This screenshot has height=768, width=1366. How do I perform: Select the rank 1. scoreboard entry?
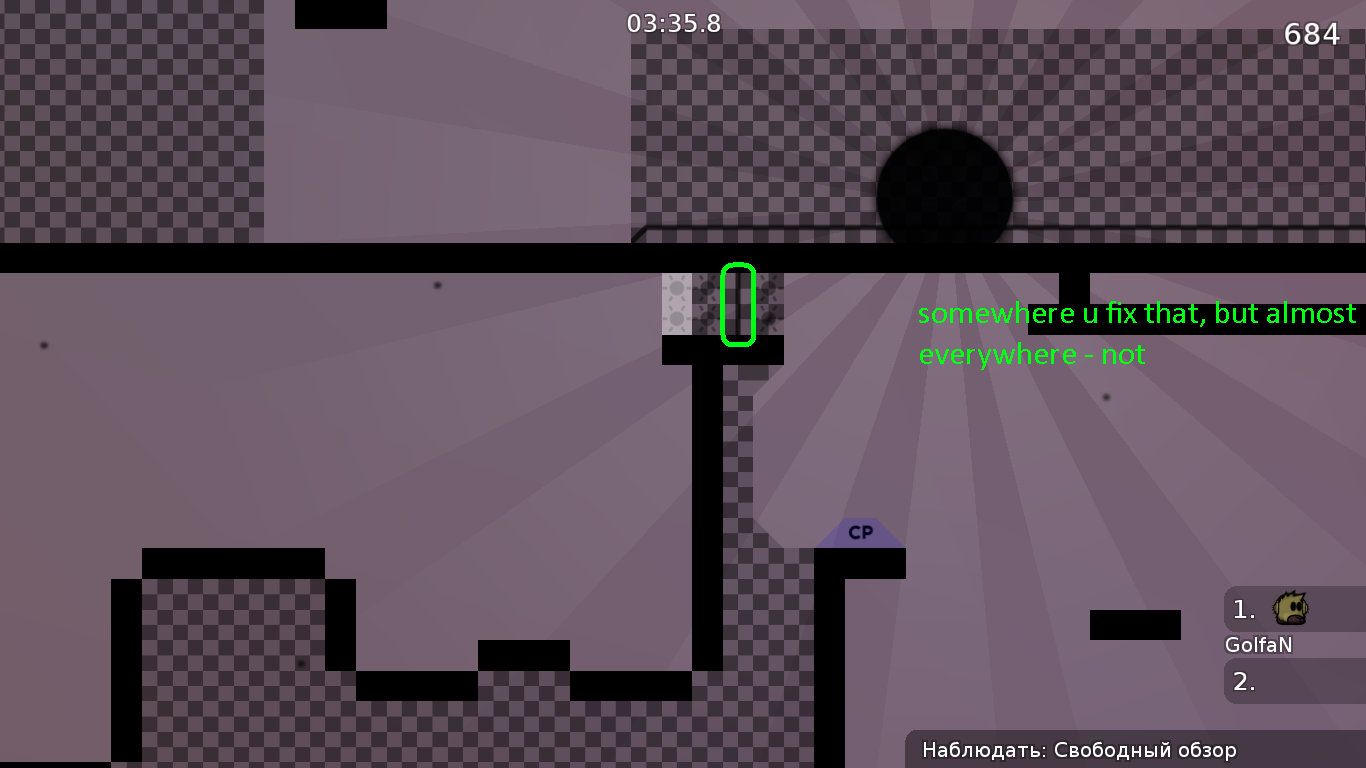click(x=1243, y=608)
